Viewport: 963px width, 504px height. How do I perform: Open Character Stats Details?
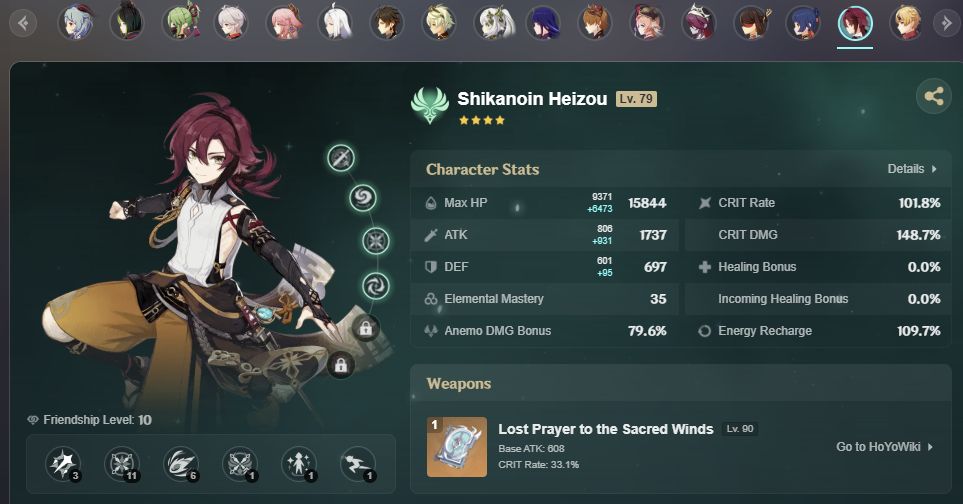tap(912, 169)
